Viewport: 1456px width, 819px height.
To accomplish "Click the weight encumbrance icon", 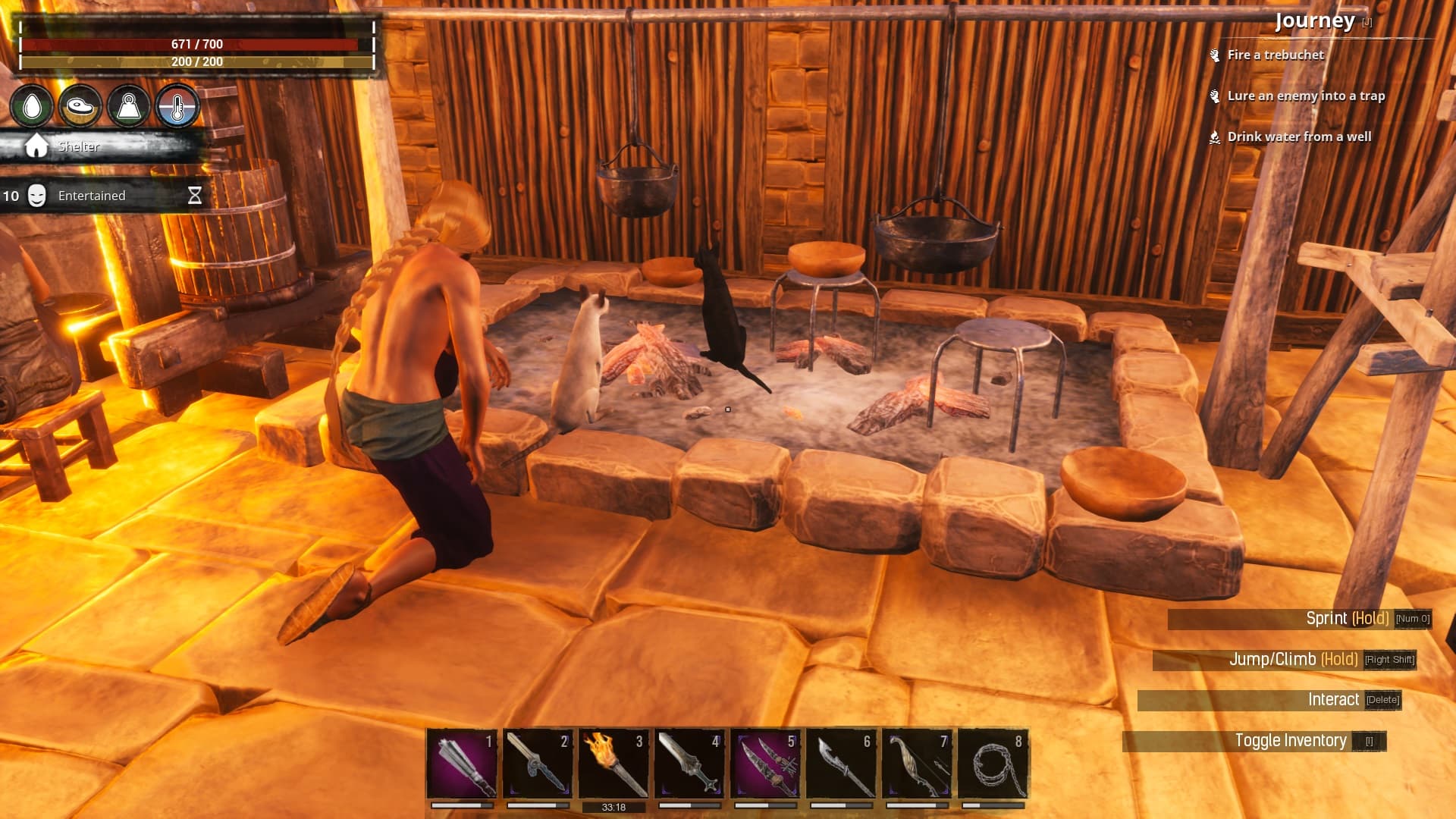I will point(128,106).
